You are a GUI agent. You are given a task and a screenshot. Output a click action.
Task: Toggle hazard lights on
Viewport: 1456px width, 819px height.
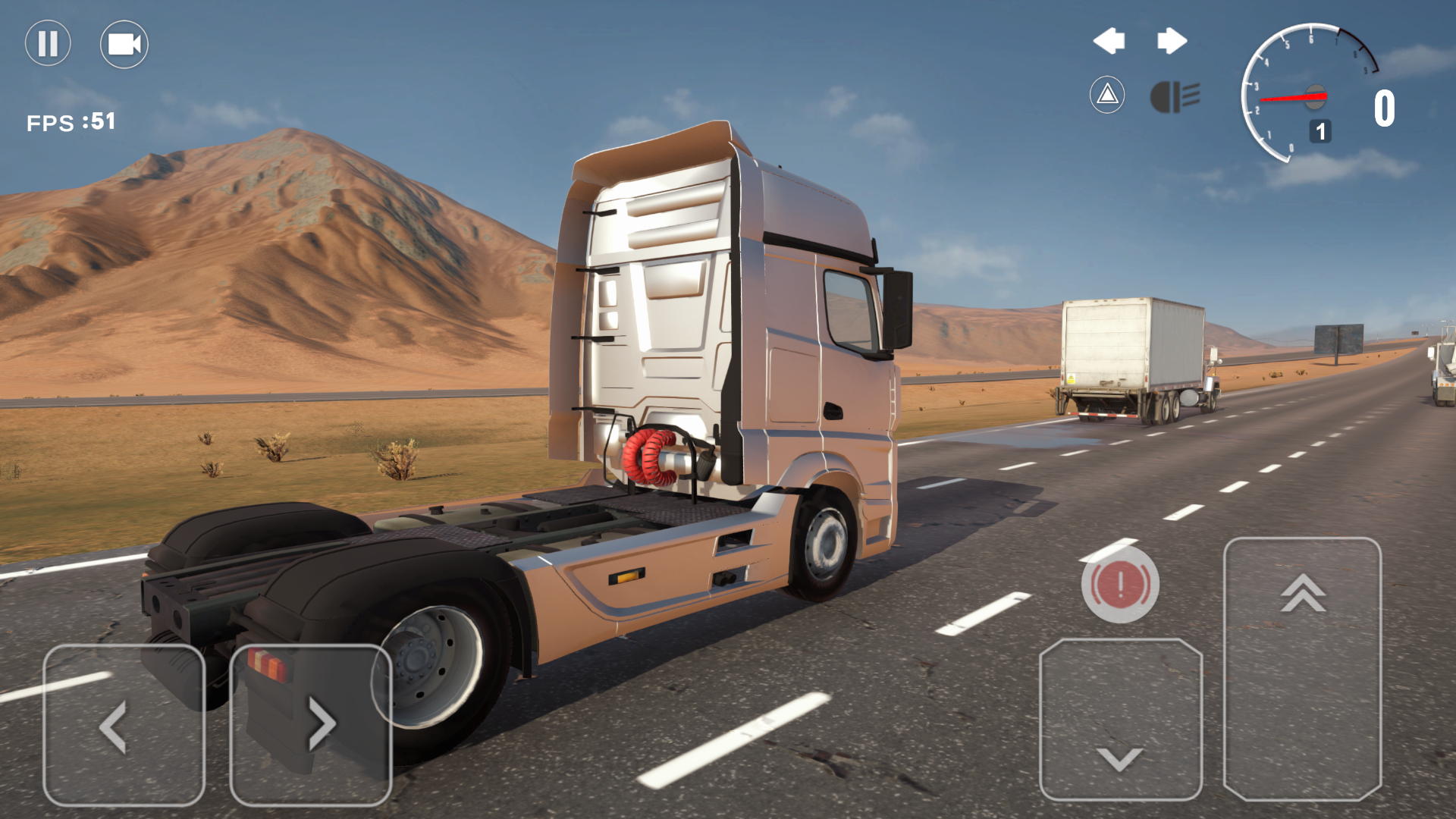click(1107, 96)
